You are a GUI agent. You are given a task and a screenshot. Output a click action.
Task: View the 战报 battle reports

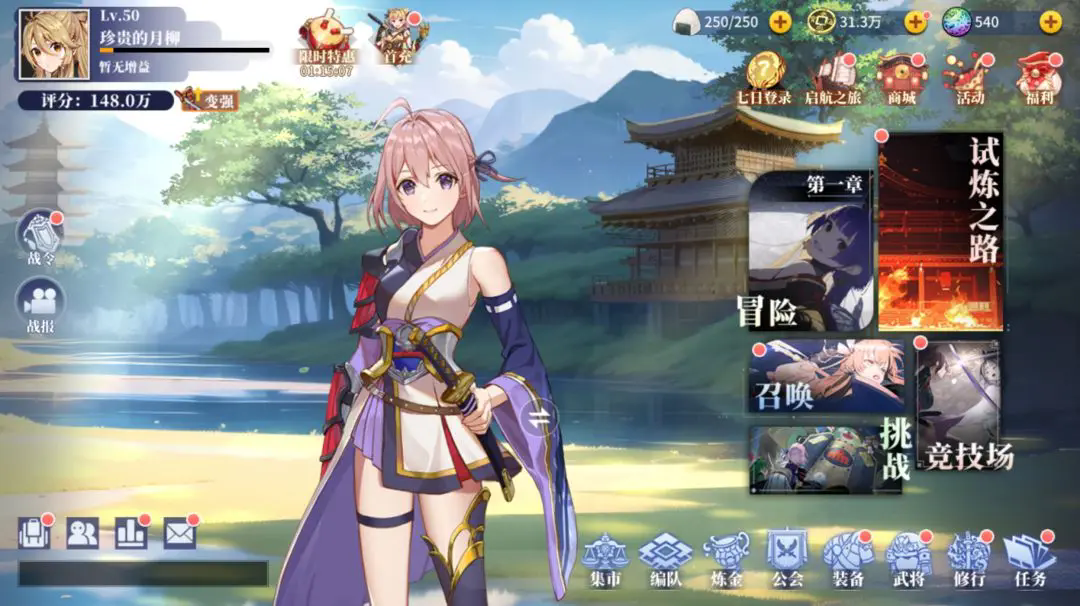pyautogui.click(x=41, y=305)
